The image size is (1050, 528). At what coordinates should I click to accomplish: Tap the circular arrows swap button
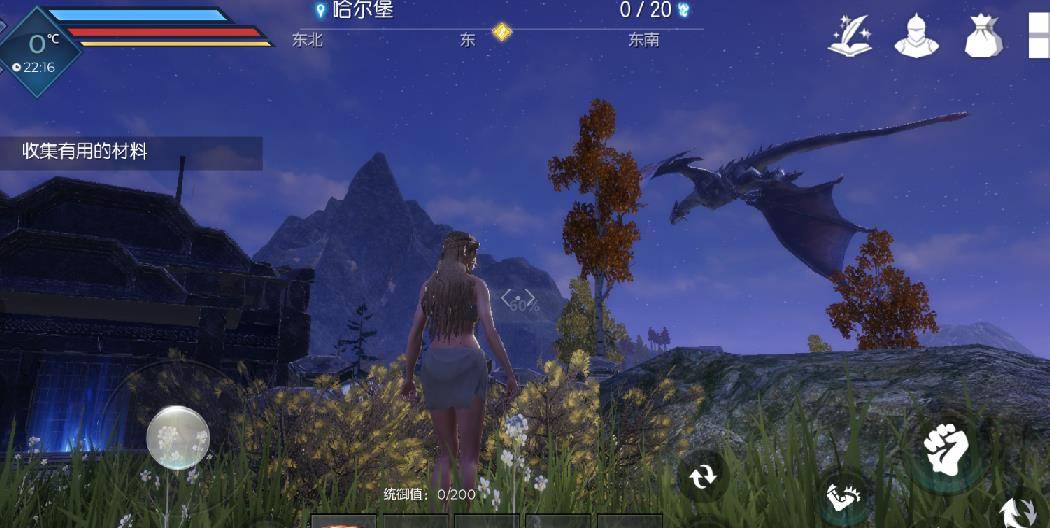click(703, 475)
